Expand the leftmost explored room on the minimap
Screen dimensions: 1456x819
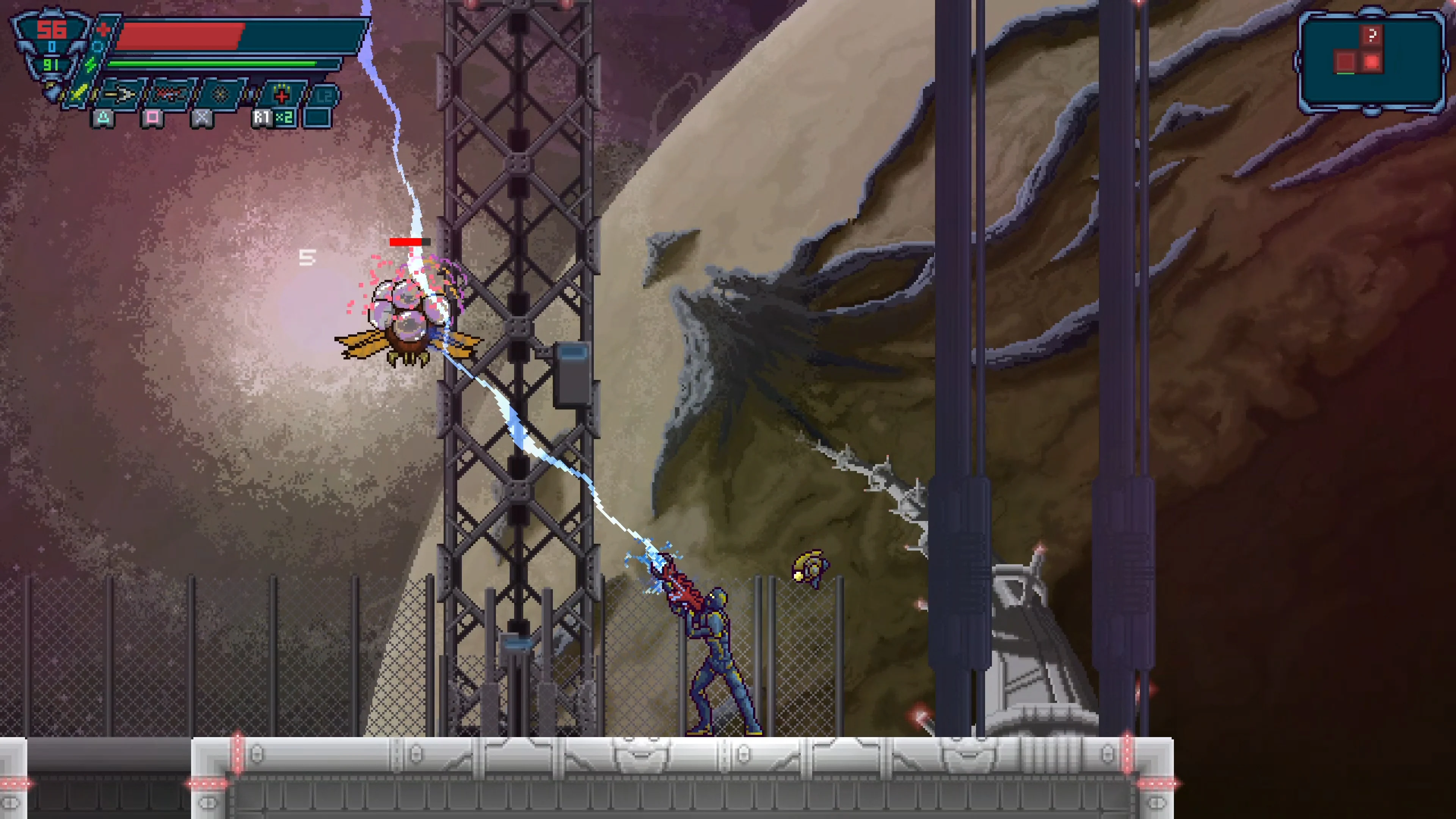pos(1346,62)
